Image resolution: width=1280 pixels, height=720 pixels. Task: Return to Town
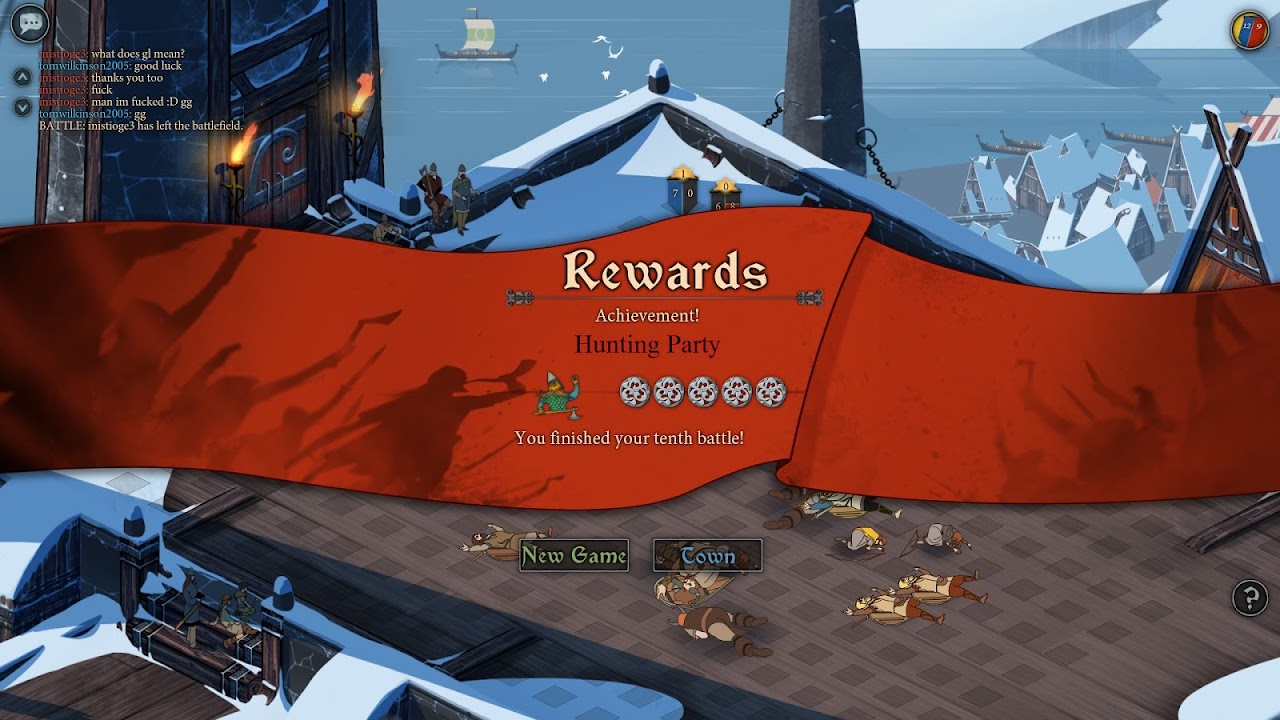pyautogui.click(x=708, y=556)
